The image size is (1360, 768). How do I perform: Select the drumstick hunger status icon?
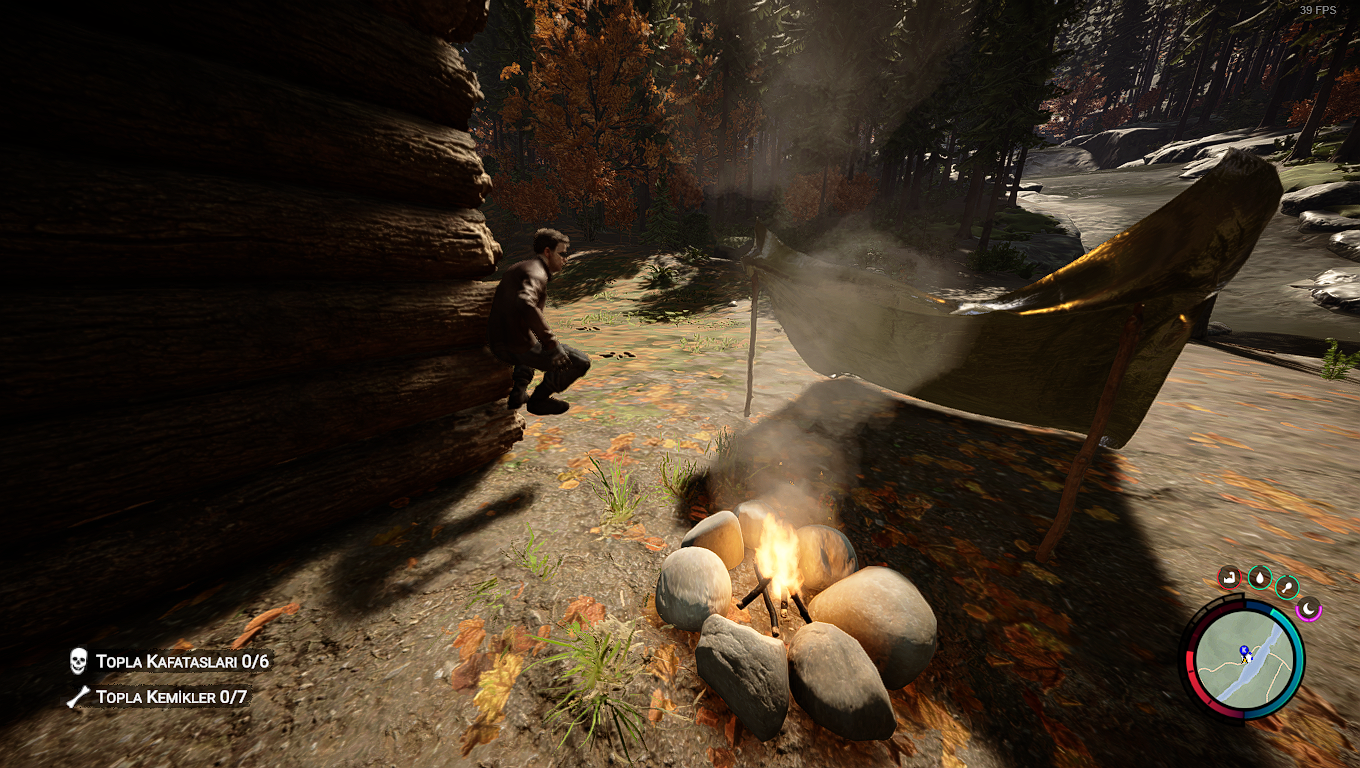1288,588
